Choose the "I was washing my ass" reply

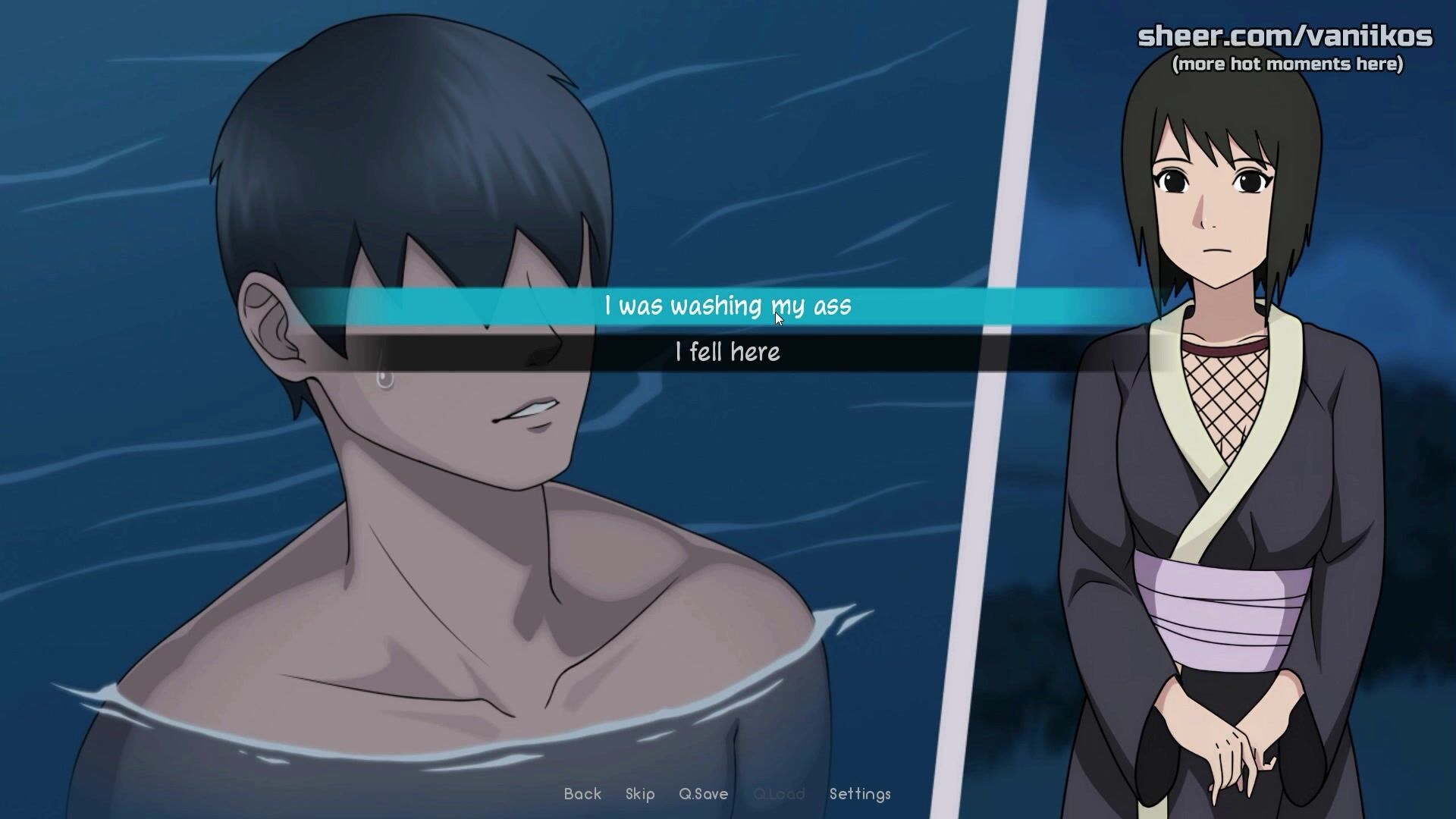pyautogui.click(x=727, y=306)
